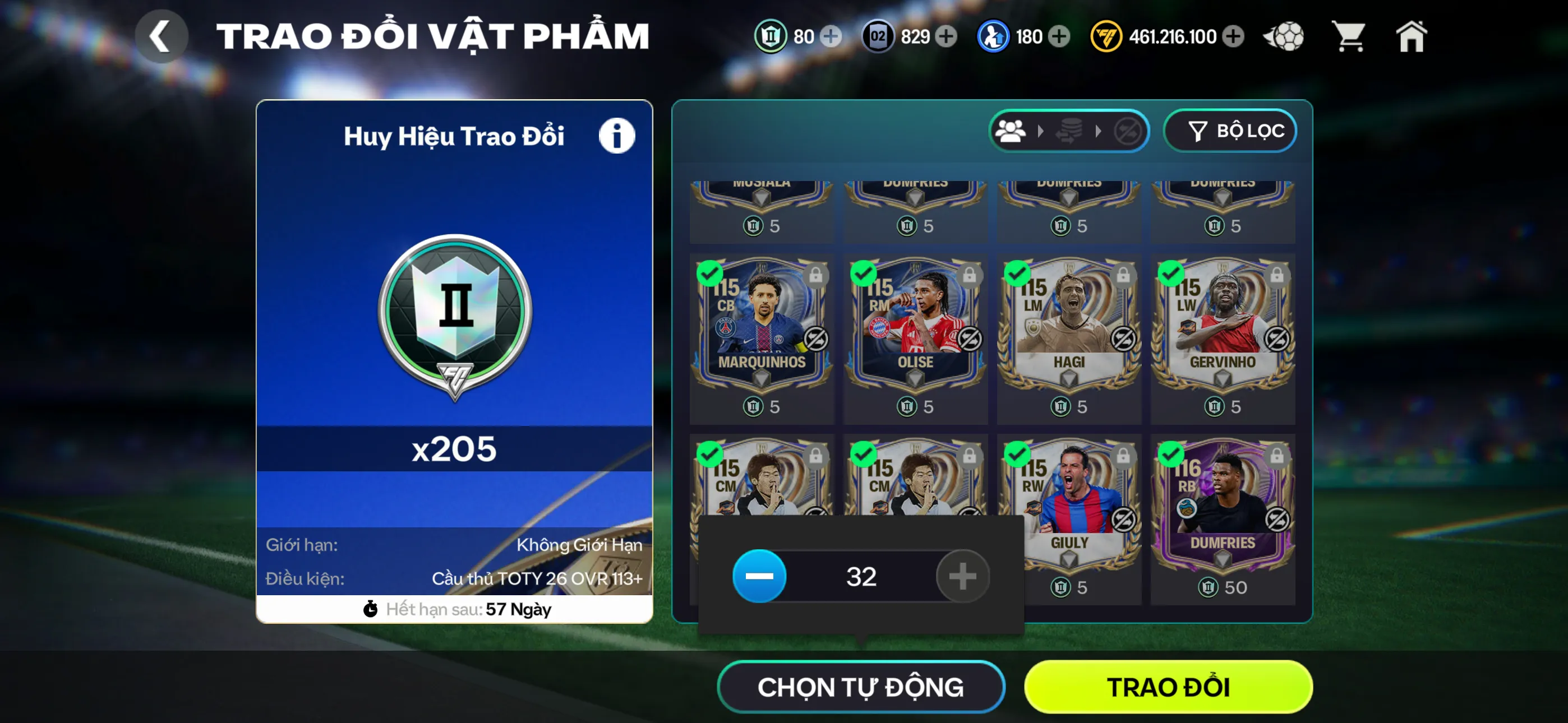Click the back arrow to exit trade screen

(x=161, y=37)
